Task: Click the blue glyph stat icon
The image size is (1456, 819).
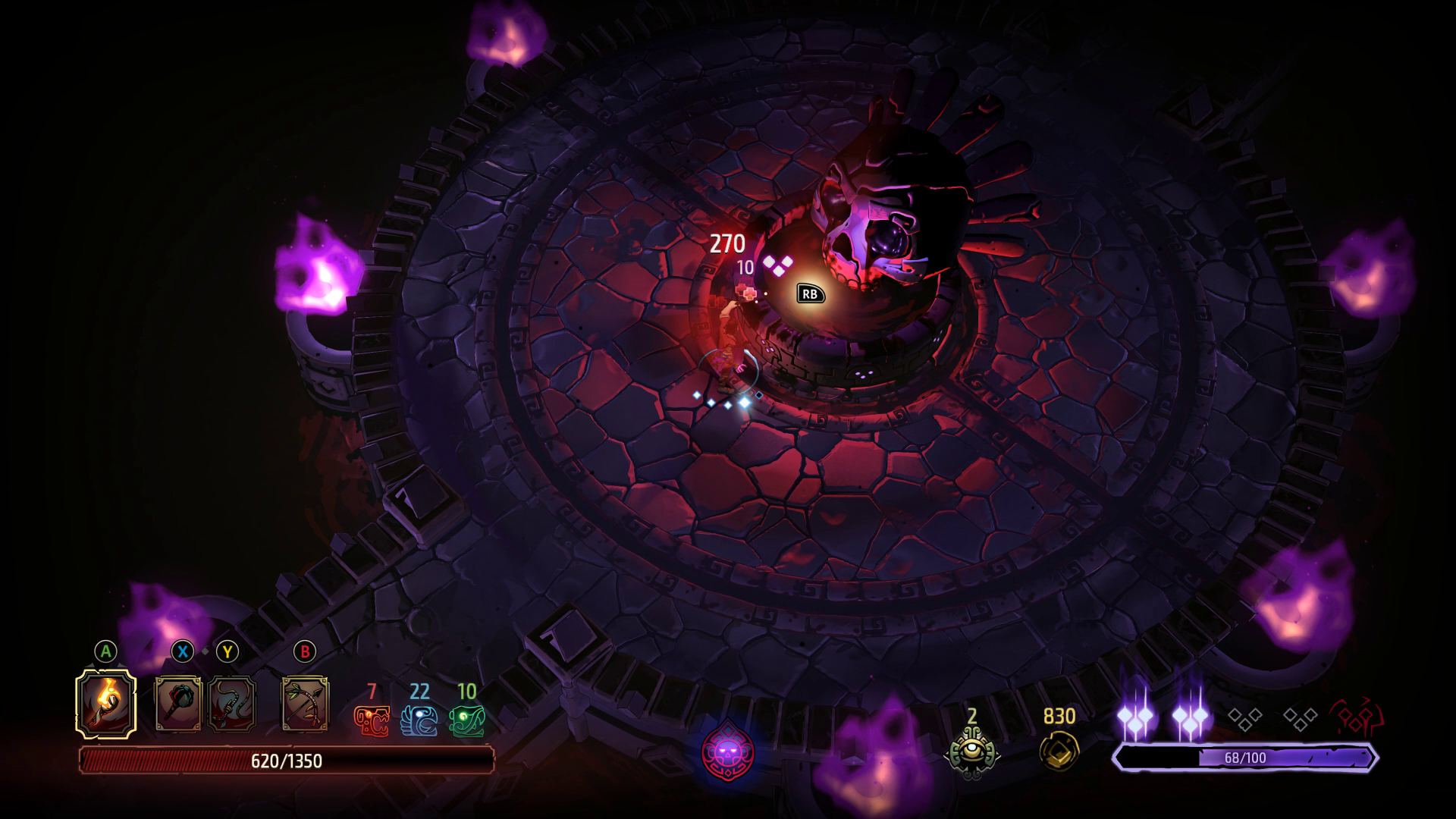Action: (x=419, y=721)
